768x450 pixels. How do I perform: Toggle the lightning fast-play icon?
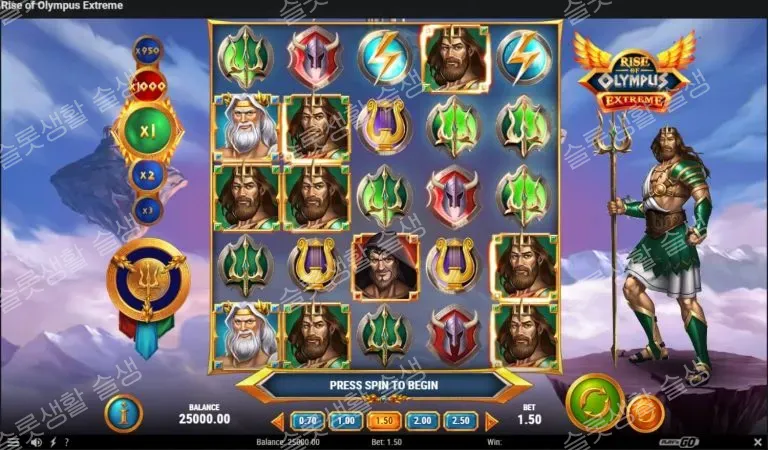[53, 441]
